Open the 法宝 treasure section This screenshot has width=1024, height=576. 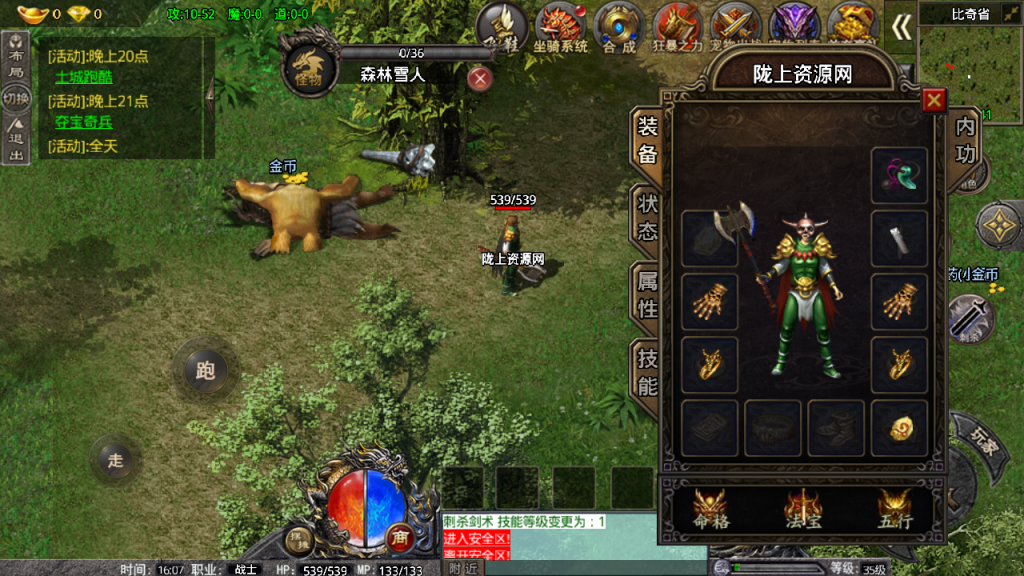(x=803, y=510)
